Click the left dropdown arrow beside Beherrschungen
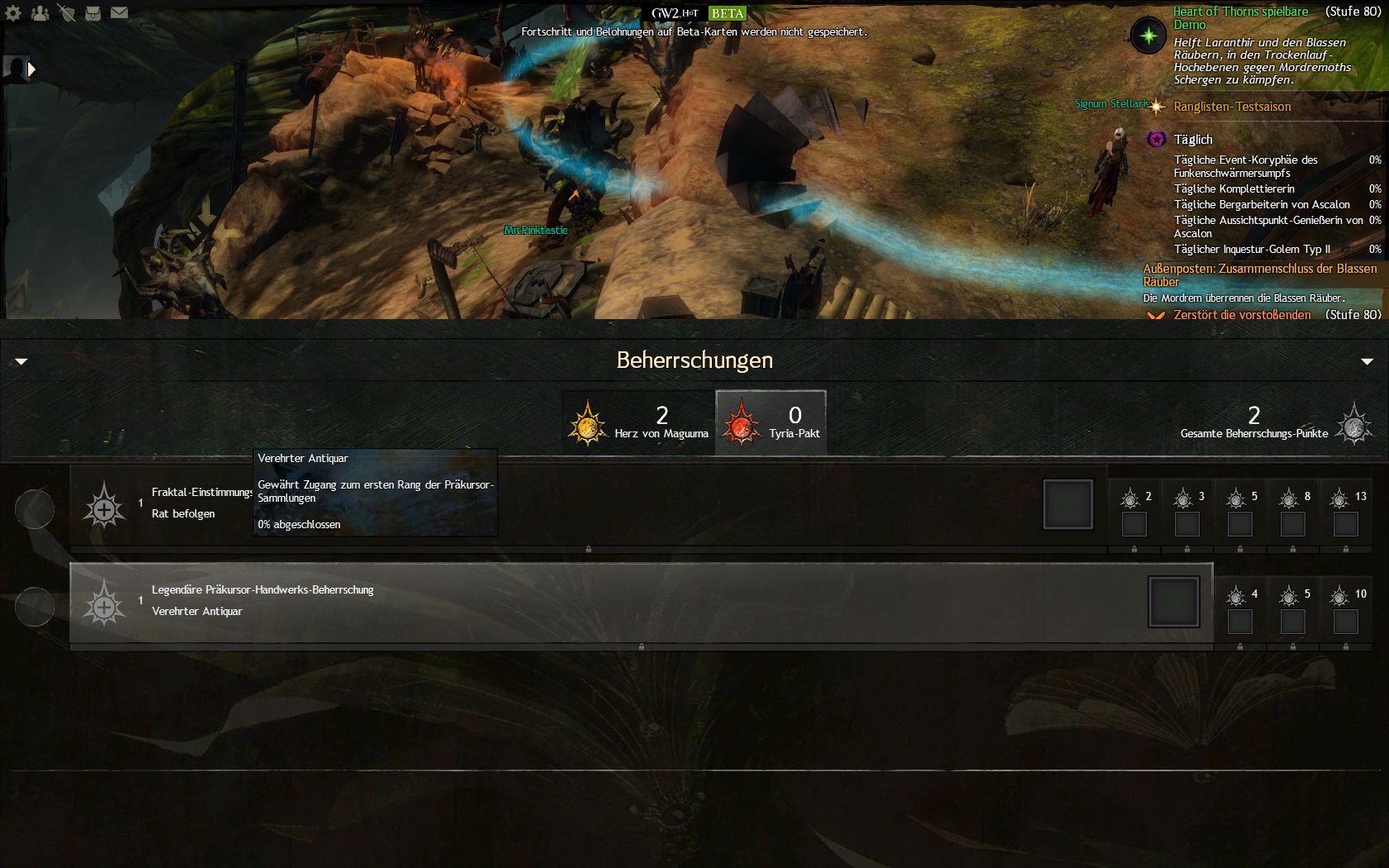The height and width of the screenshot is (868, 1389). click(x=21, y=361)
